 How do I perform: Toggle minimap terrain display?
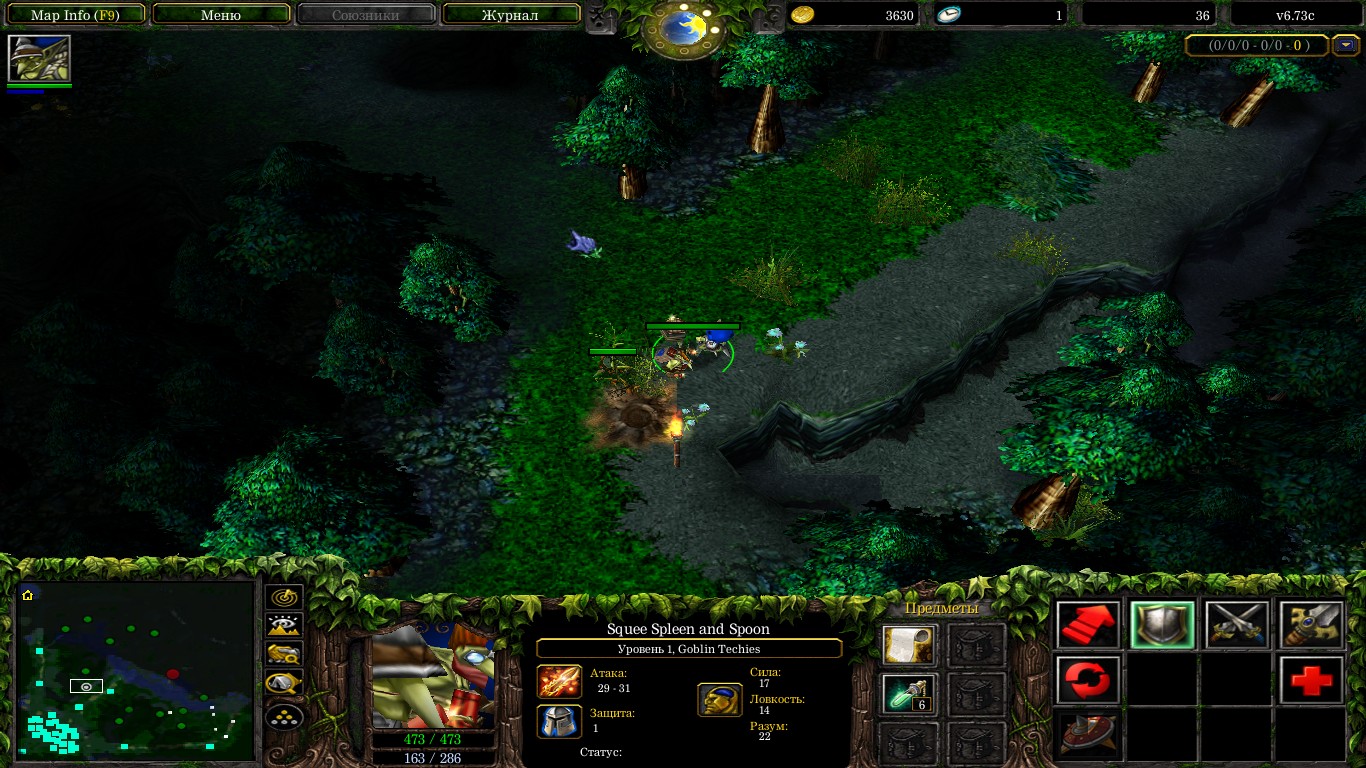[x=284, y=627]
